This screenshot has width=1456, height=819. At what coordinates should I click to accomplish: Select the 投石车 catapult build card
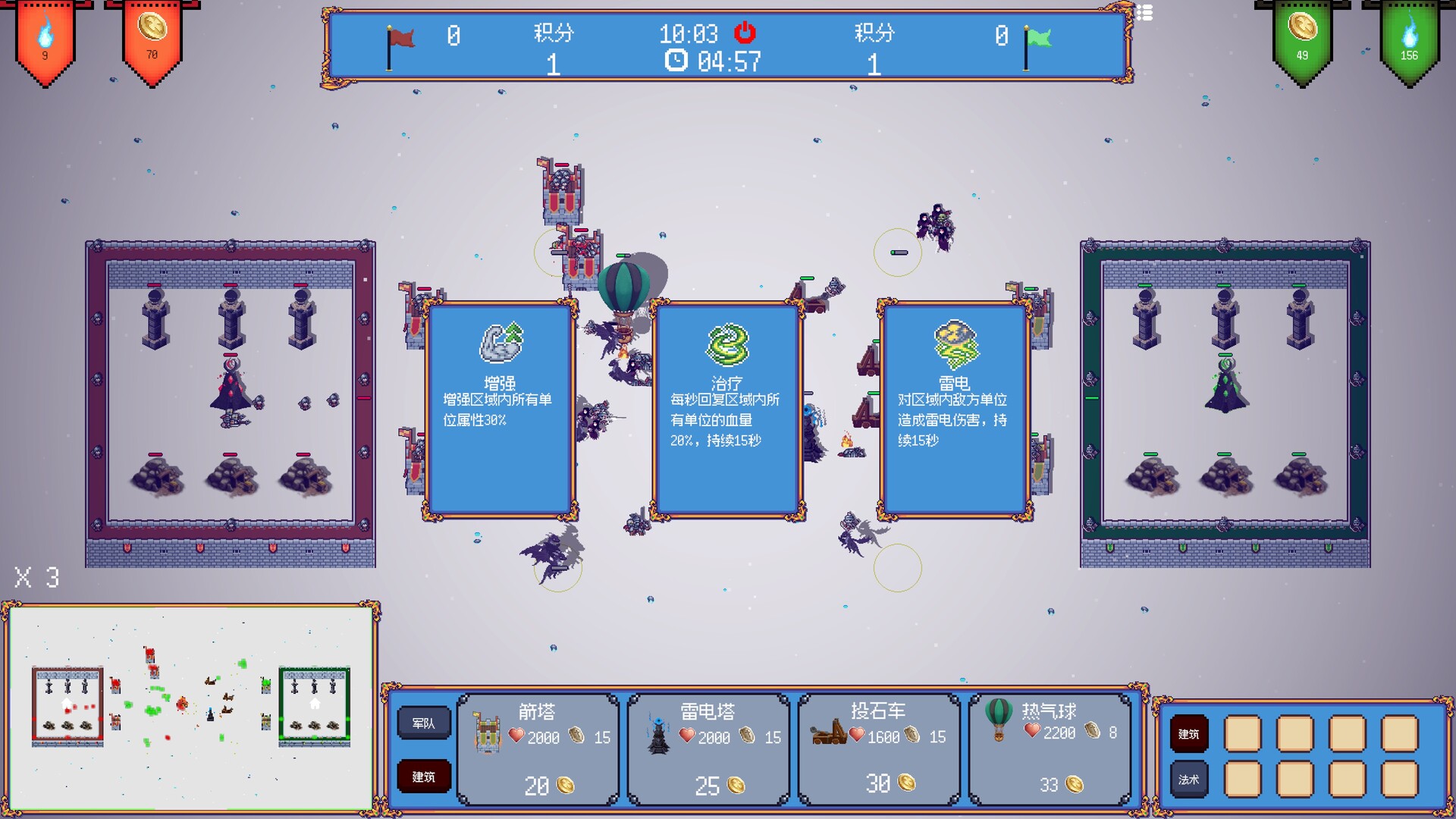(x=877, y=747)
